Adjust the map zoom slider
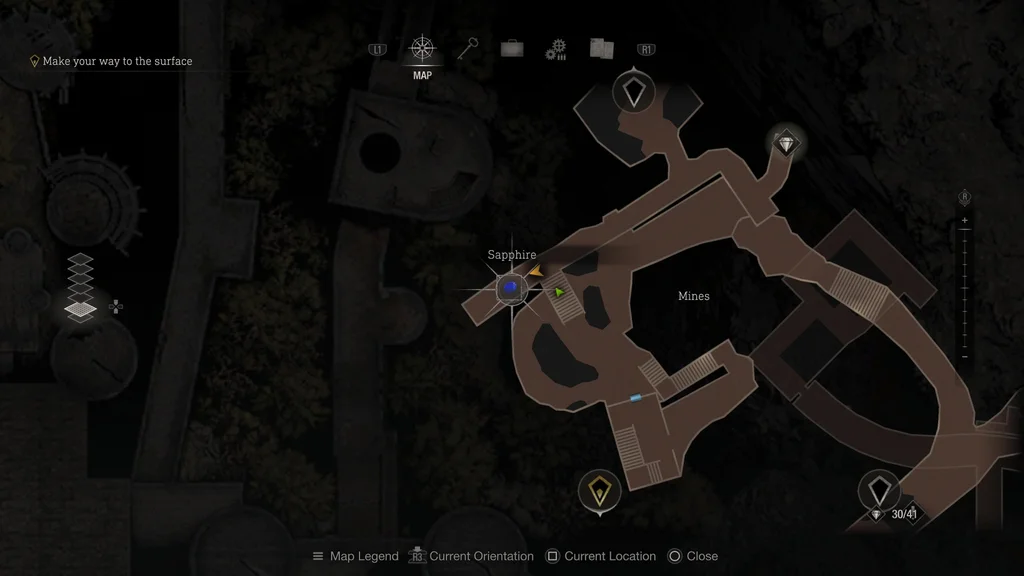The width and height of the screenshot is (1024, 576). (964, 288)
